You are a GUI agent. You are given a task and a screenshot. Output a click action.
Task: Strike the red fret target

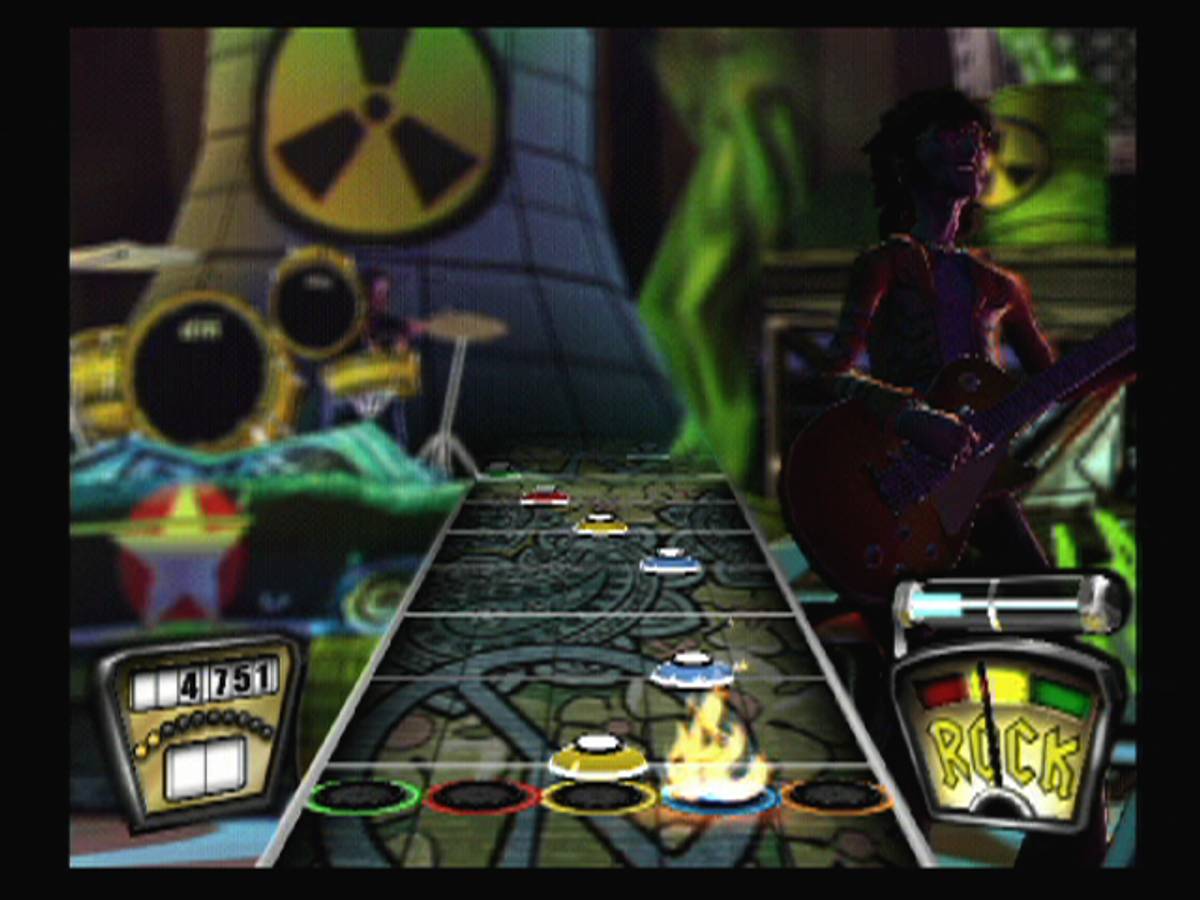point(482,797)
